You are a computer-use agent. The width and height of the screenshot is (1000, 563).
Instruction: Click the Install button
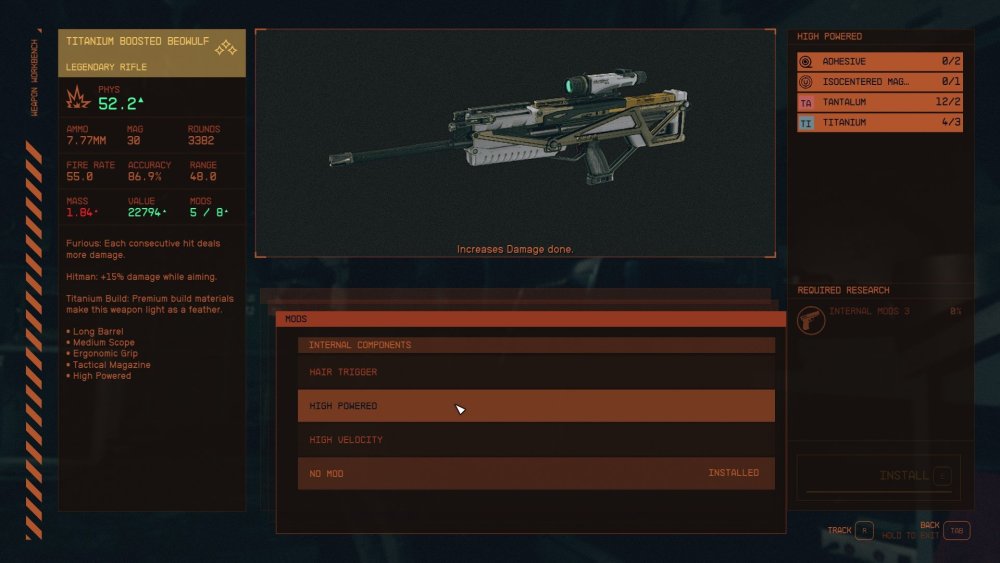click(878, 476)
